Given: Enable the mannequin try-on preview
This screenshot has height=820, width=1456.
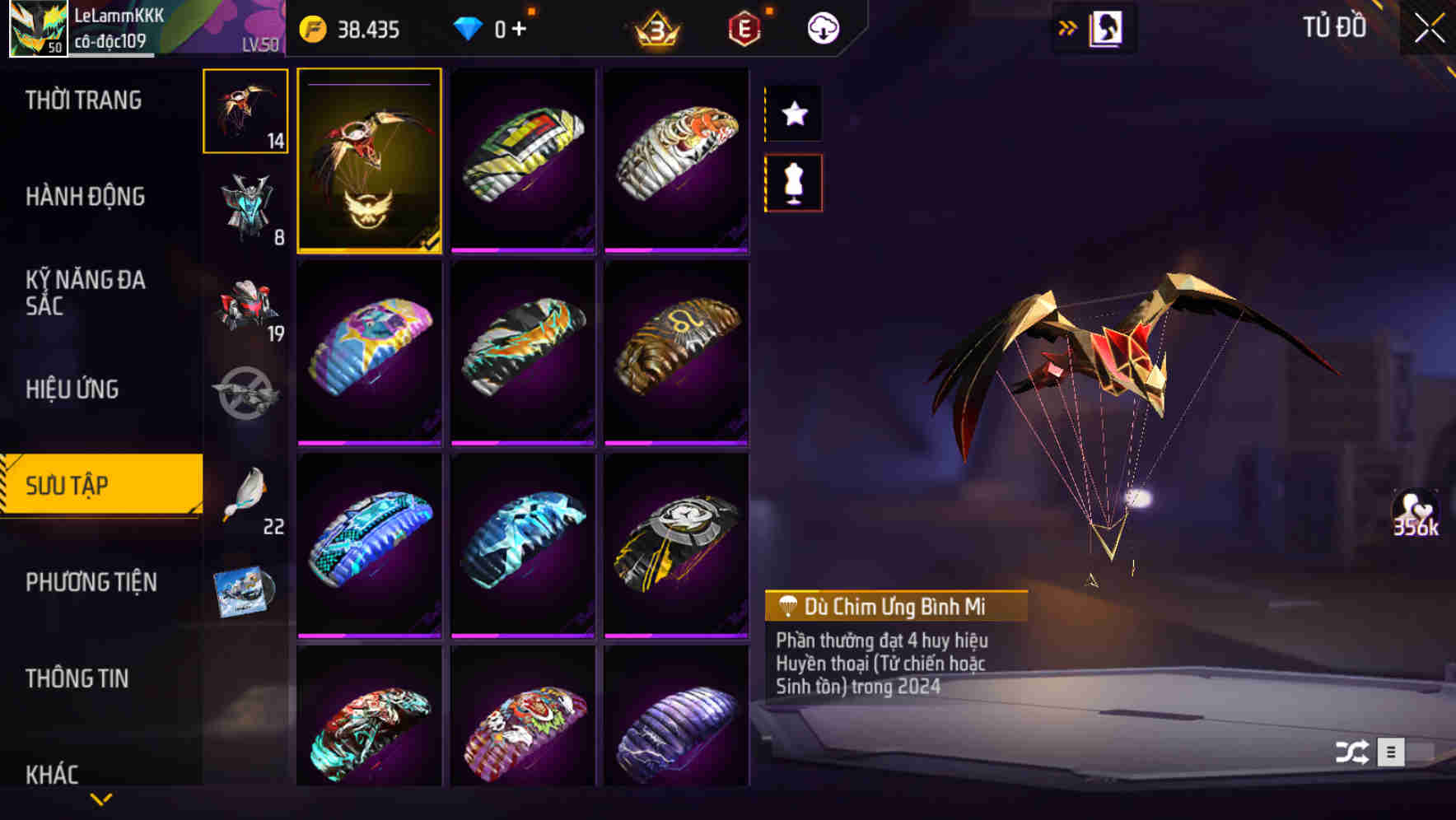Looking at the screenshot, I should (793, 183).
